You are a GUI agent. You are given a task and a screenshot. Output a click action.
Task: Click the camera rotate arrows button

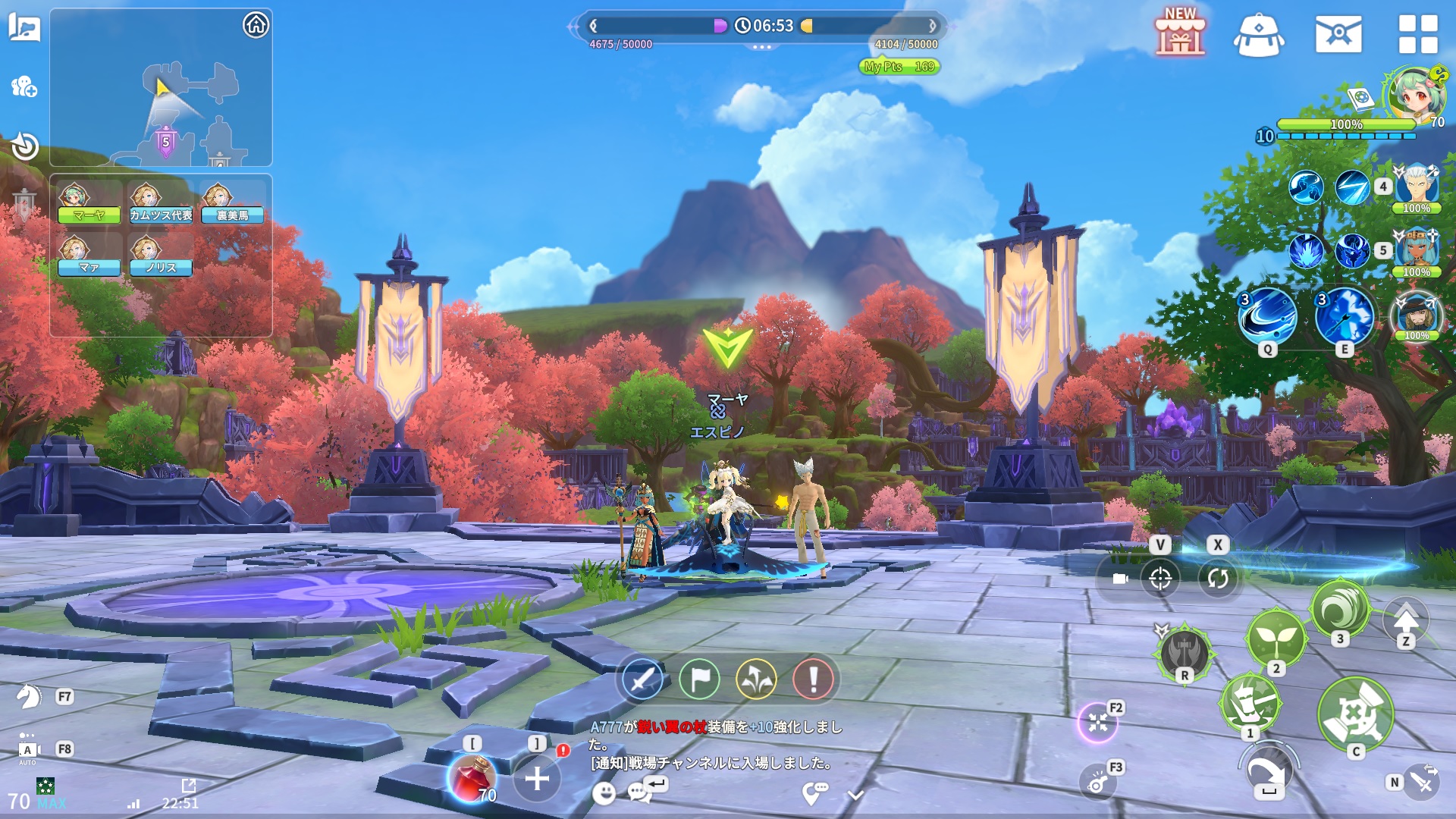tap(1218, 579)
